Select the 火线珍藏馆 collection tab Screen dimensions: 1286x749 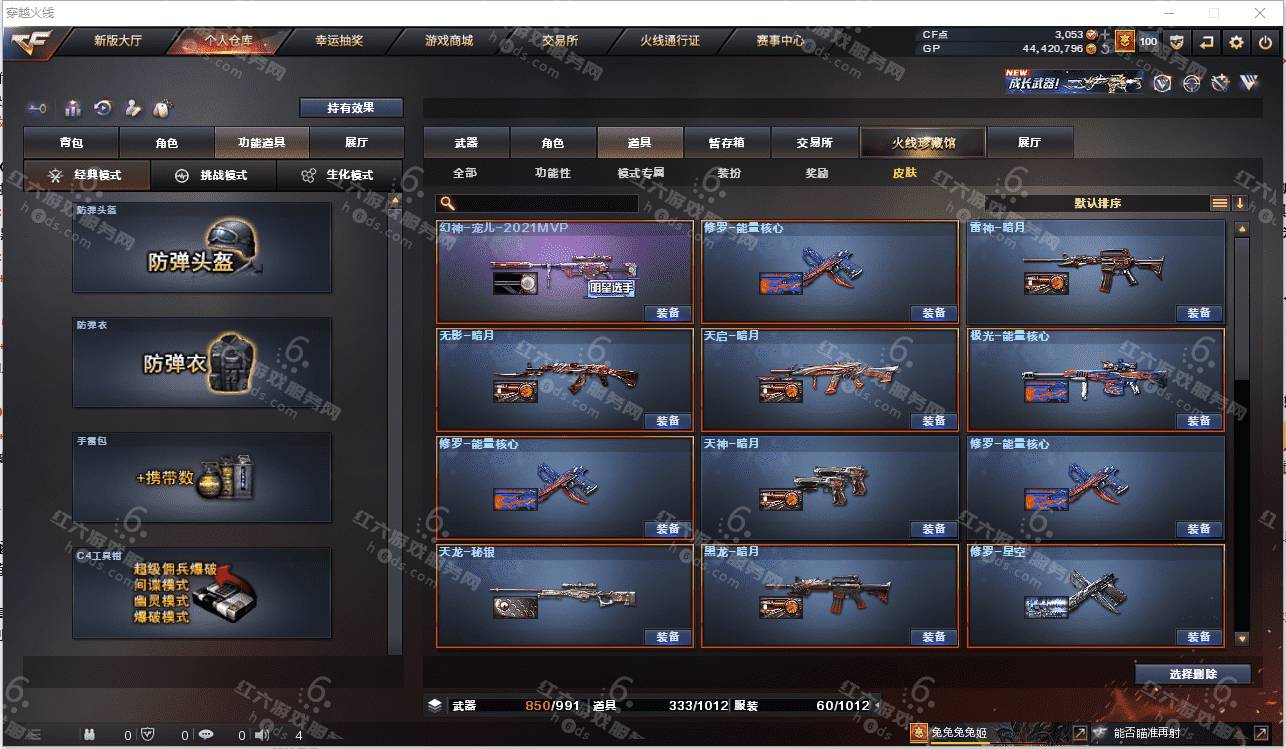coord(923,143)
